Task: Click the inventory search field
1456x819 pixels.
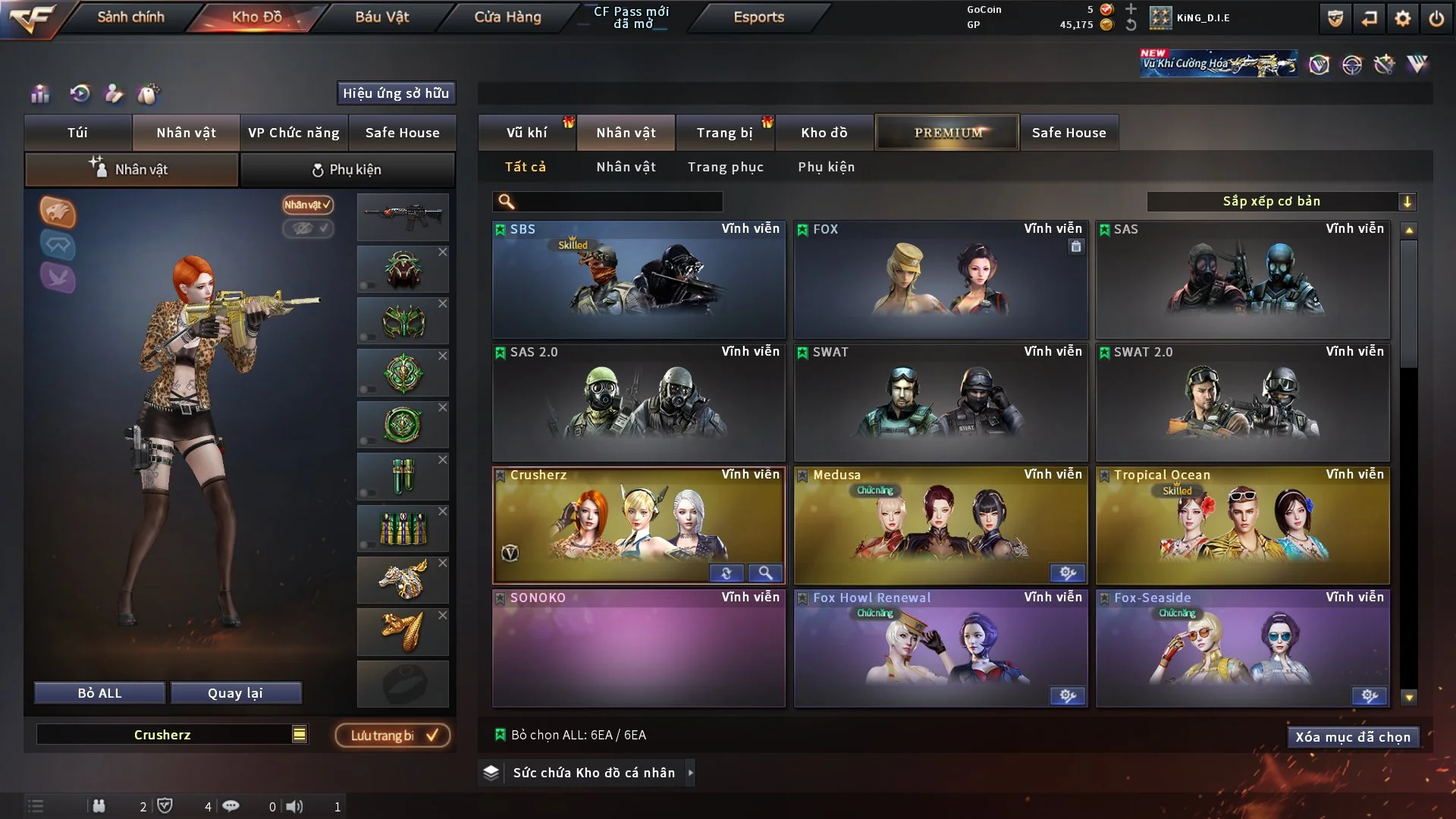Action: (618, 202)
